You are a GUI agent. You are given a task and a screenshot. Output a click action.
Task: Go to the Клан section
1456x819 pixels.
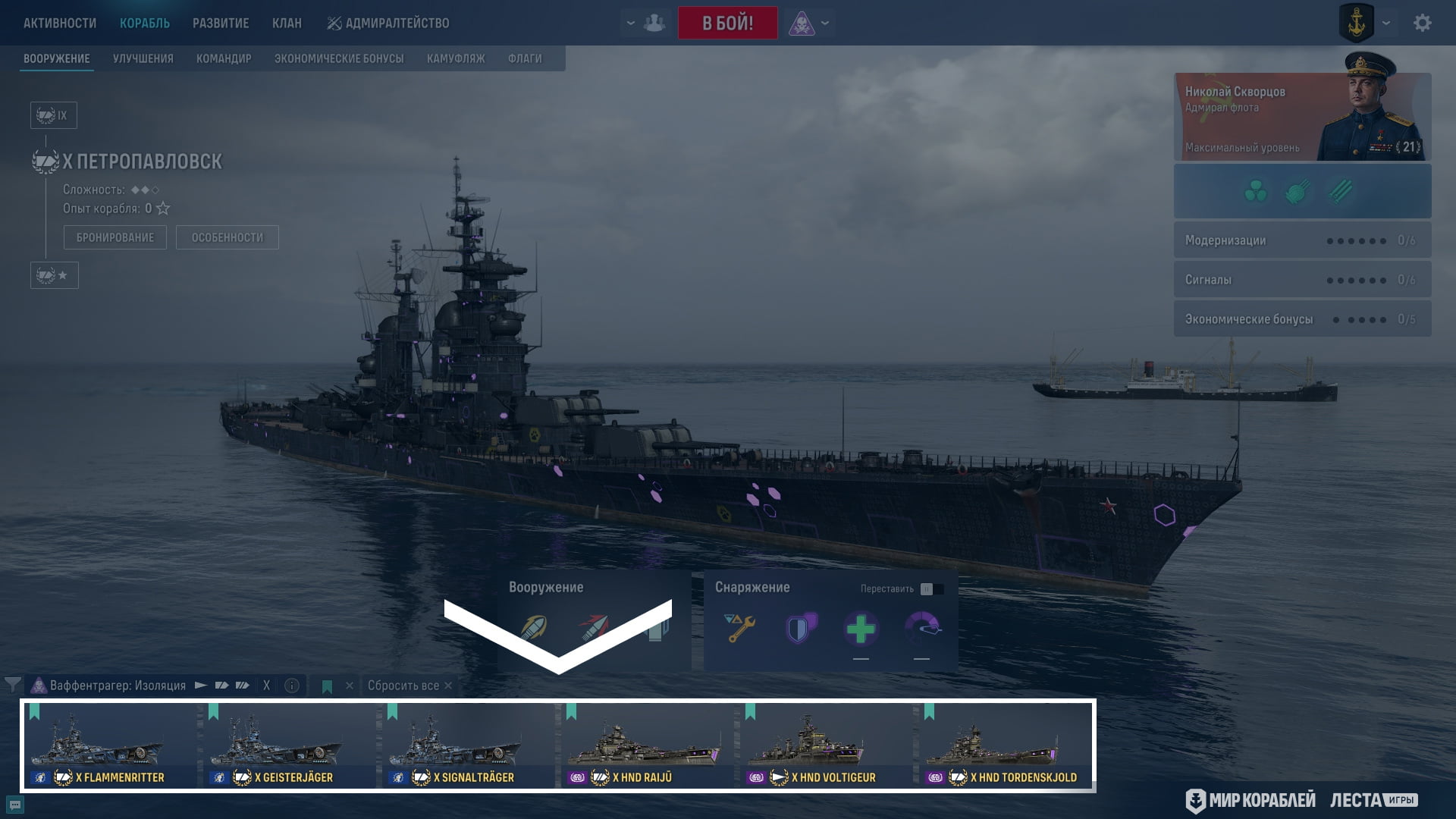(287, 23)
